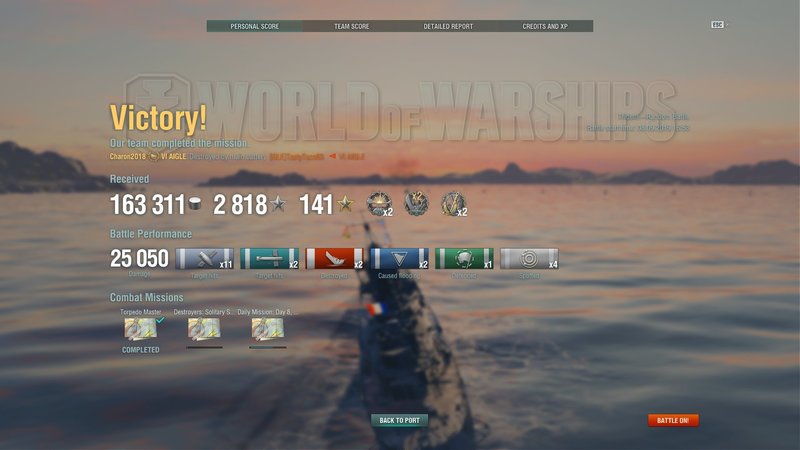Open the Torpedo Master completed mission
The image size is (800, 450).
(x=140, y=329)
